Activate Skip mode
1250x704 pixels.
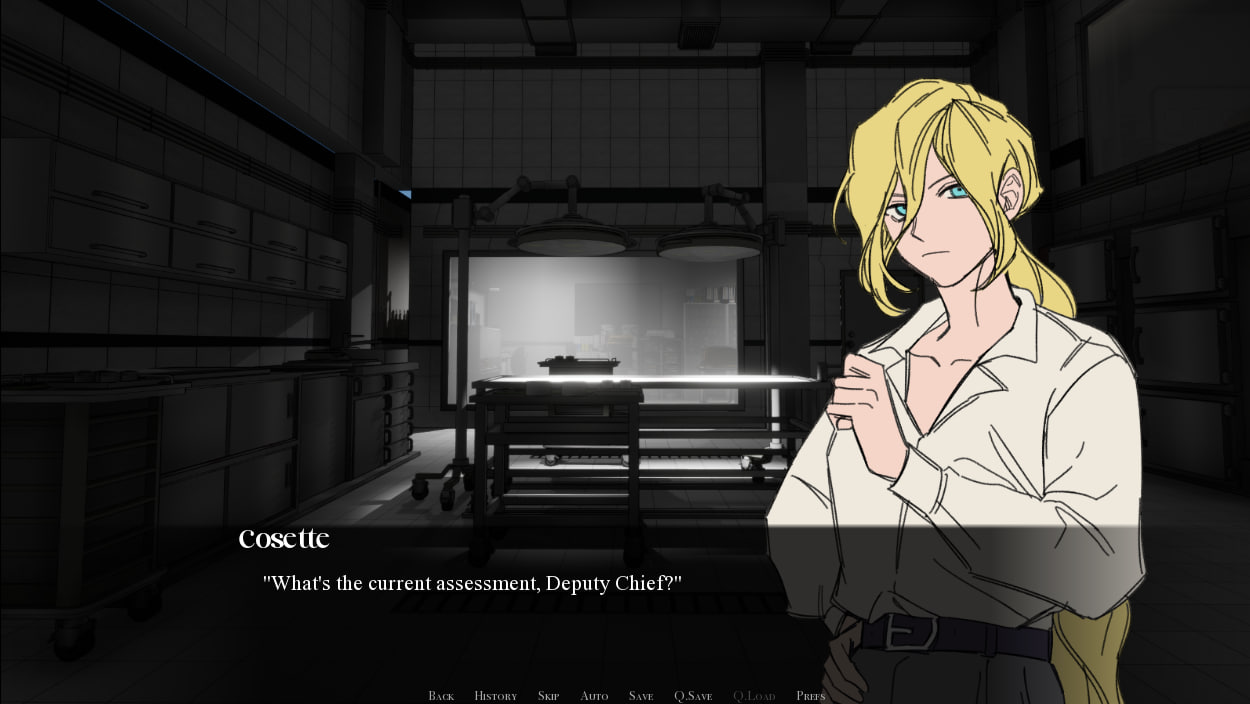click(548, 696)
